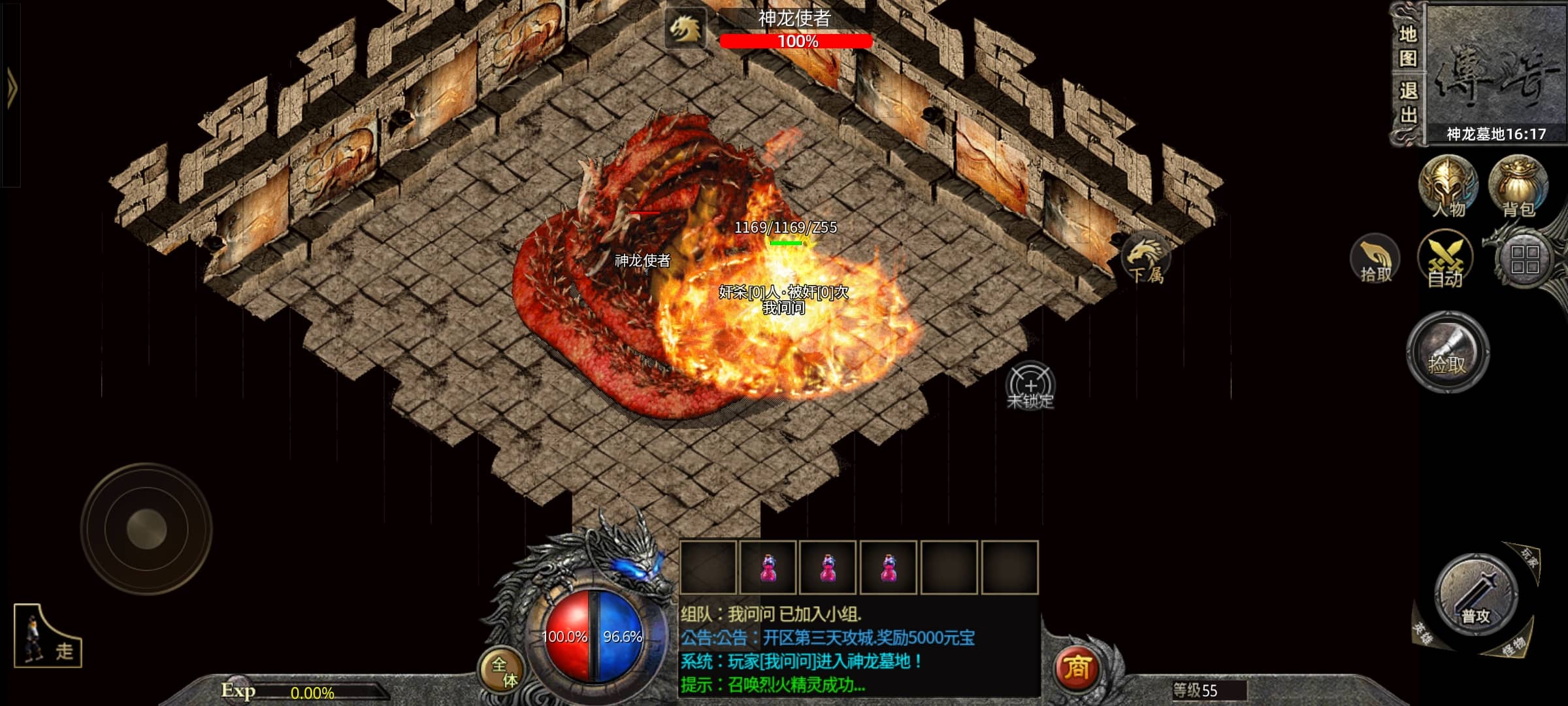Toggle the 走 walk mode button

click(48, 637)
